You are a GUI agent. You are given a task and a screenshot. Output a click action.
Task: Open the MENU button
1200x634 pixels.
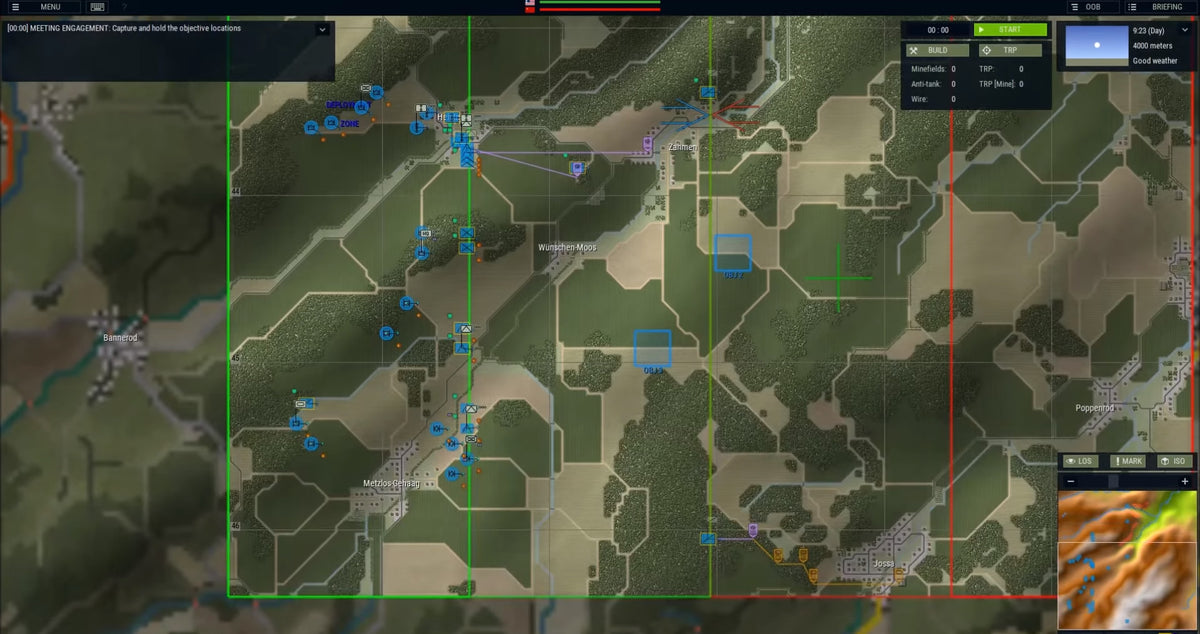point(40,7)
